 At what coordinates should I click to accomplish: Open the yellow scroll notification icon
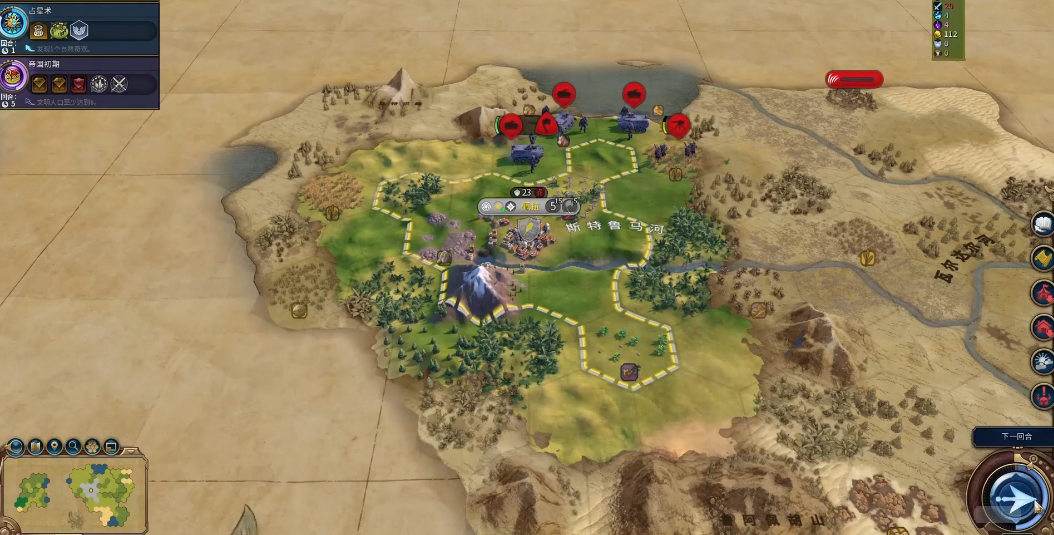tap(1043, 258)
